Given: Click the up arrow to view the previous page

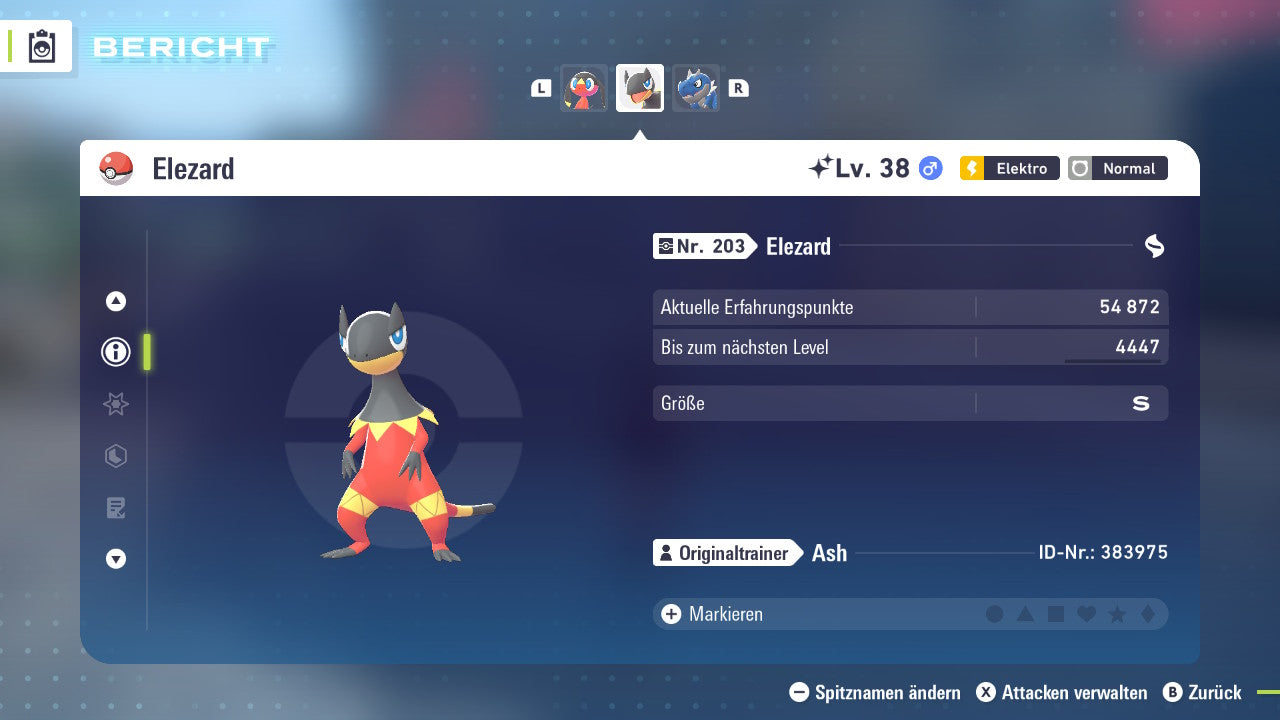Looking at the screenshot, I should point(115,300).
